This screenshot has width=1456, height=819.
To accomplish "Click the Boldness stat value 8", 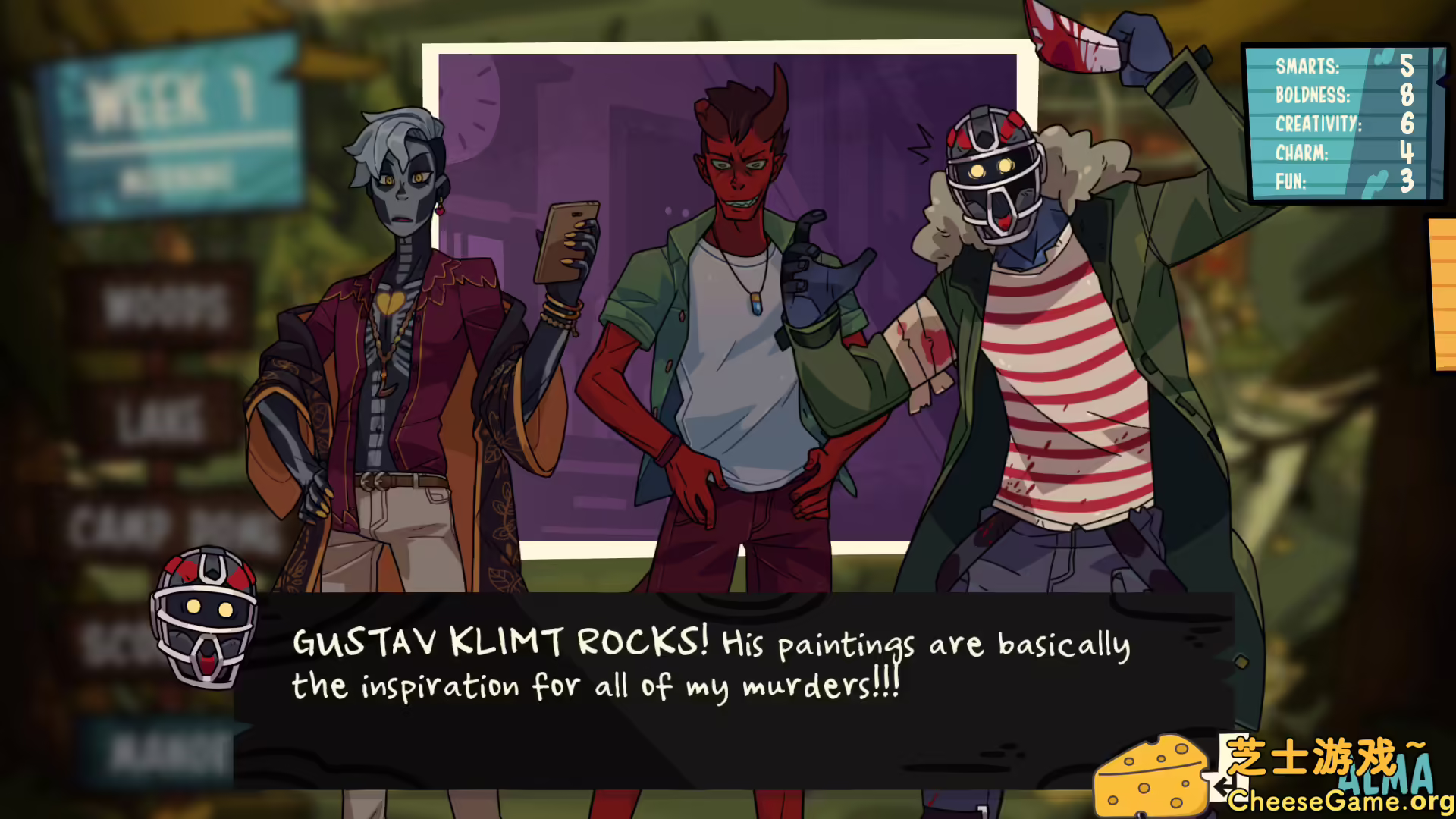I will [x=1407, y=96].
